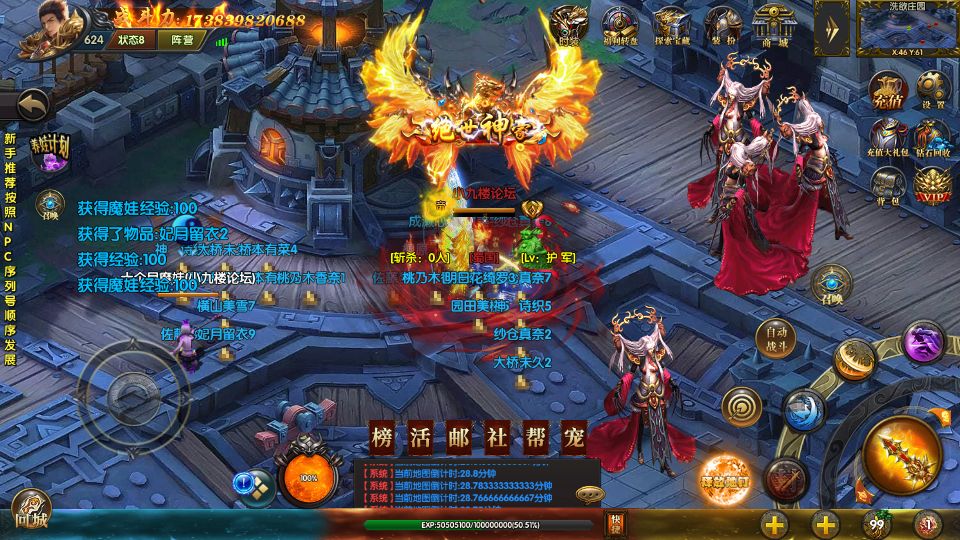Viewport: 960px width, 540px height.
Task: Open the VIP panel
Action: pos(933,184)
